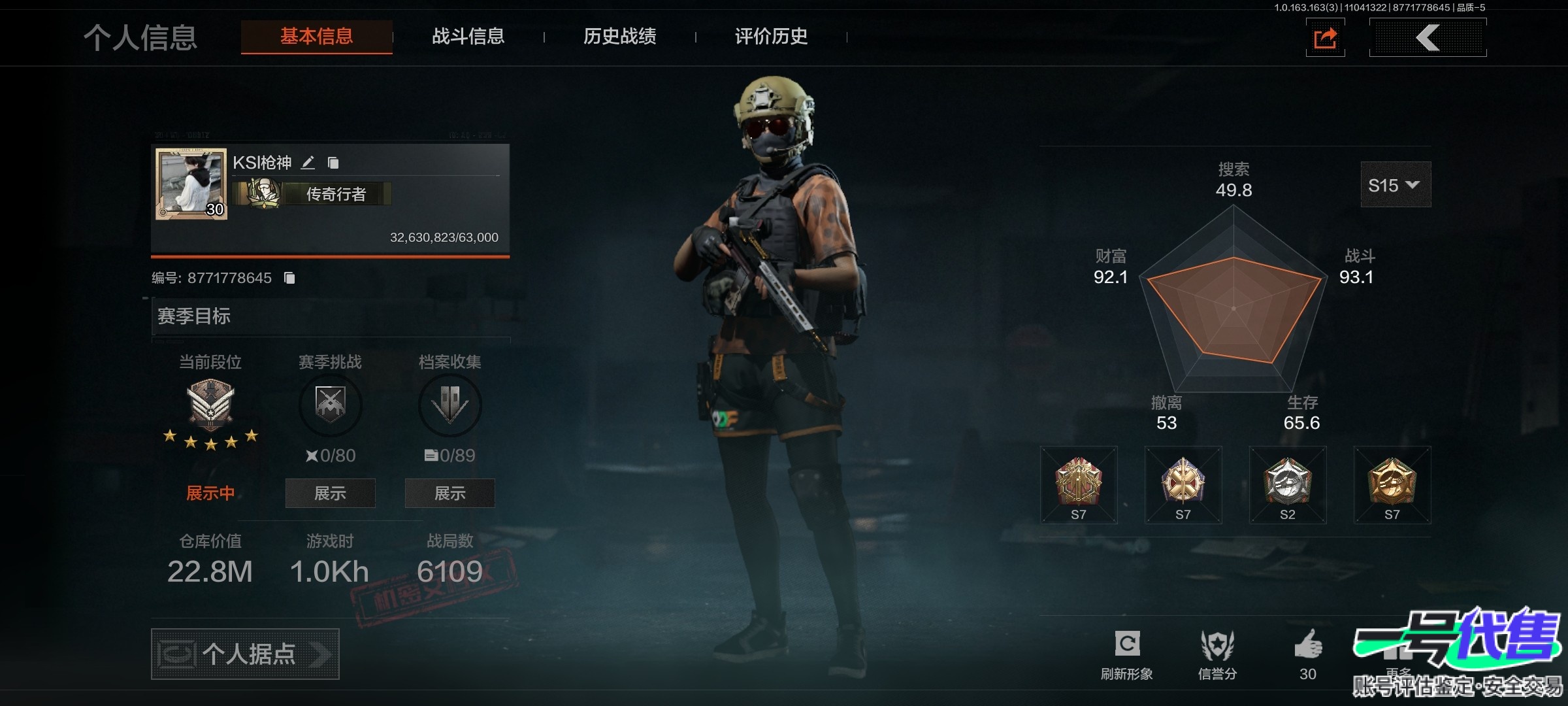
Task: Copy the KSI枪神 nickname
Action: tap(333, 163)
